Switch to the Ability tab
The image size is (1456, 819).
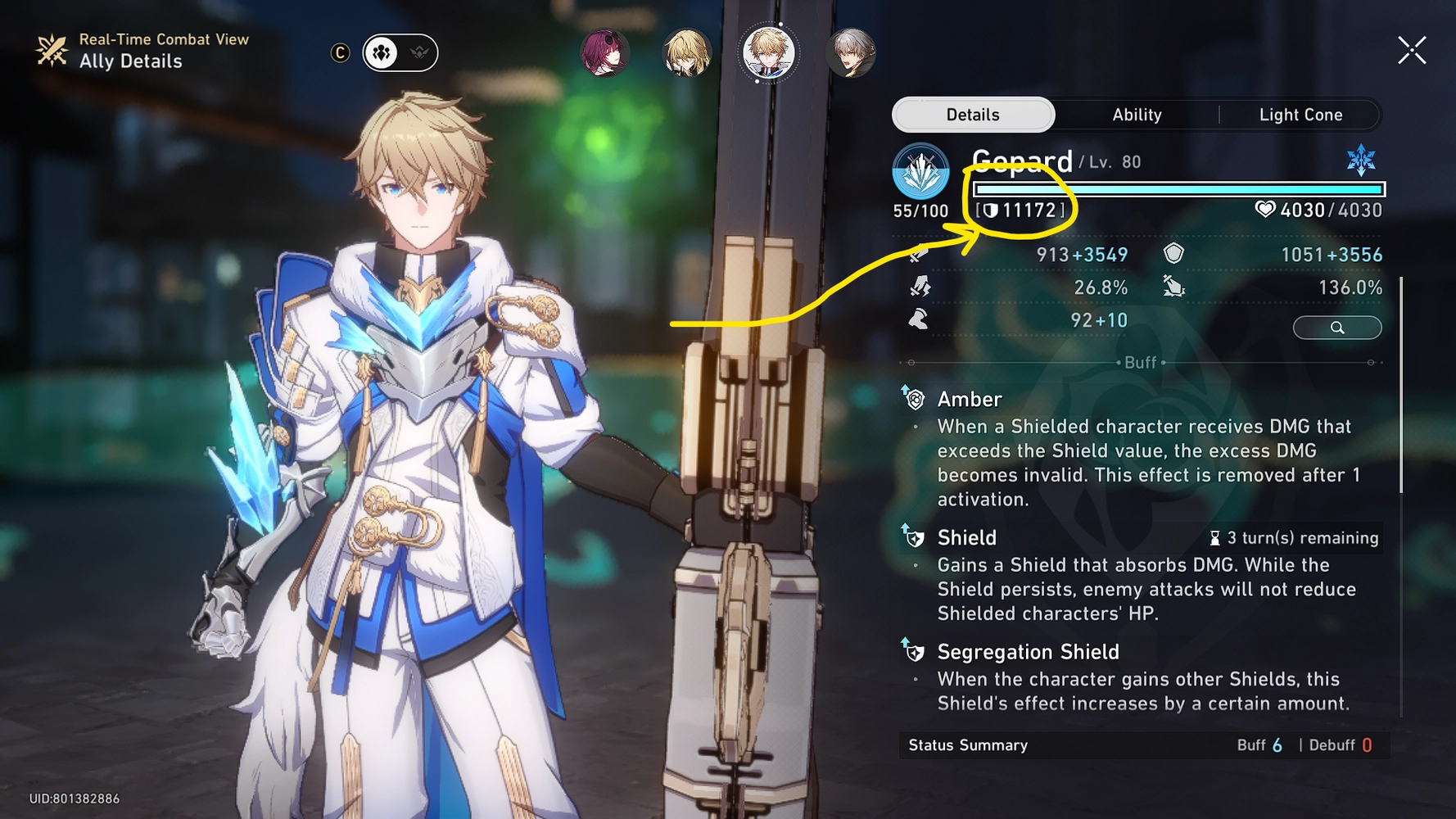click(1137, 115)
